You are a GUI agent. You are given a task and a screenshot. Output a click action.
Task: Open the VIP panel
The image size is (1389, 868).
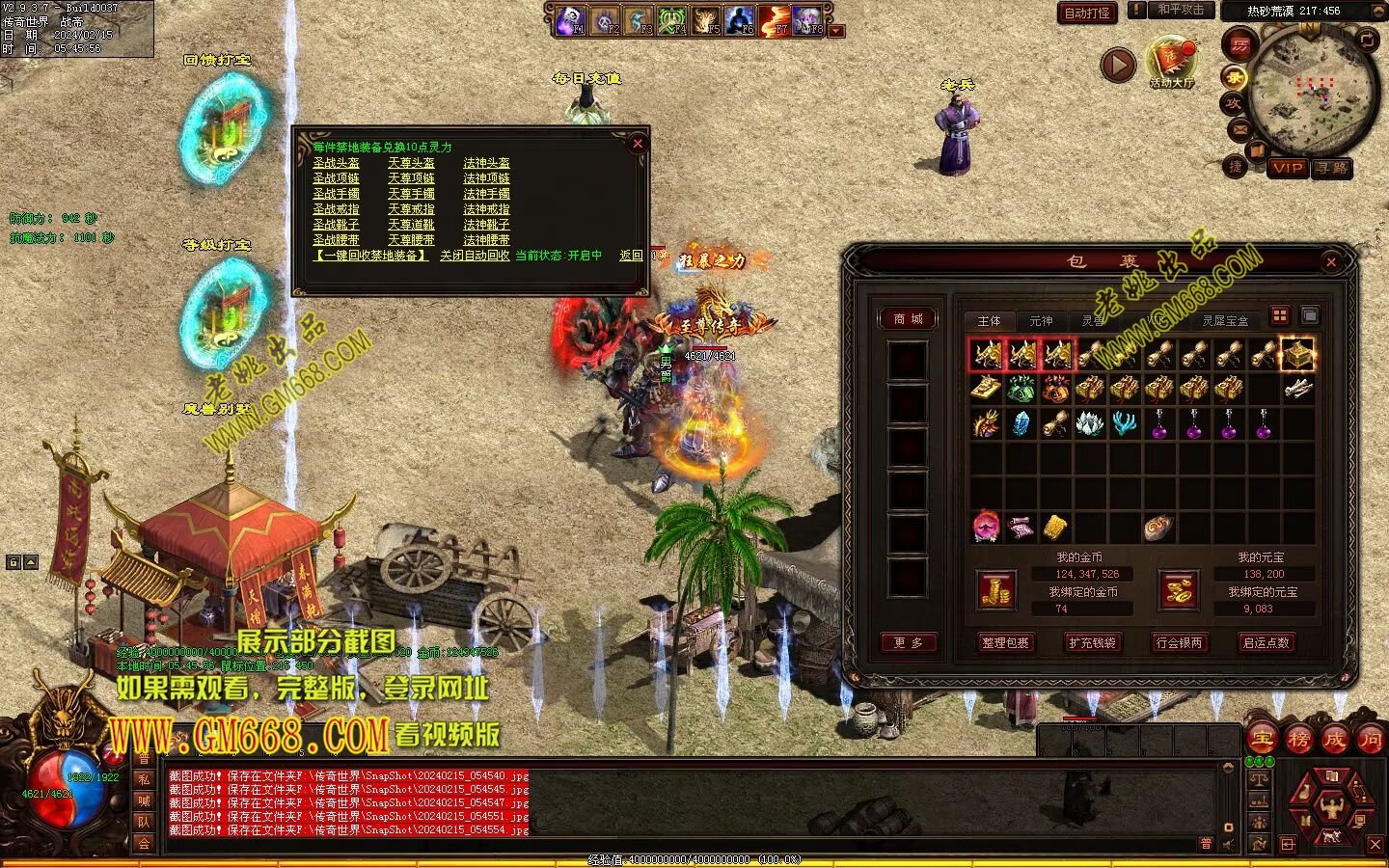click(1288, 168)
